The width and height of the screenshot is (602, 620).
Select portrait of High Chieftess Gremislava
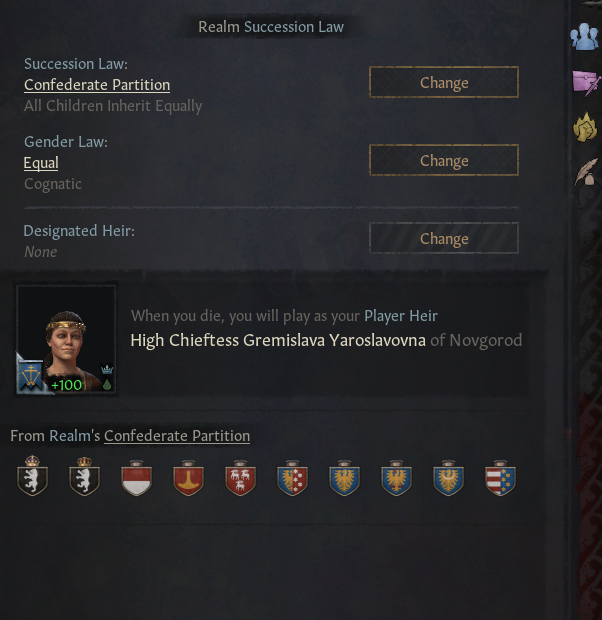pos(67,339)
